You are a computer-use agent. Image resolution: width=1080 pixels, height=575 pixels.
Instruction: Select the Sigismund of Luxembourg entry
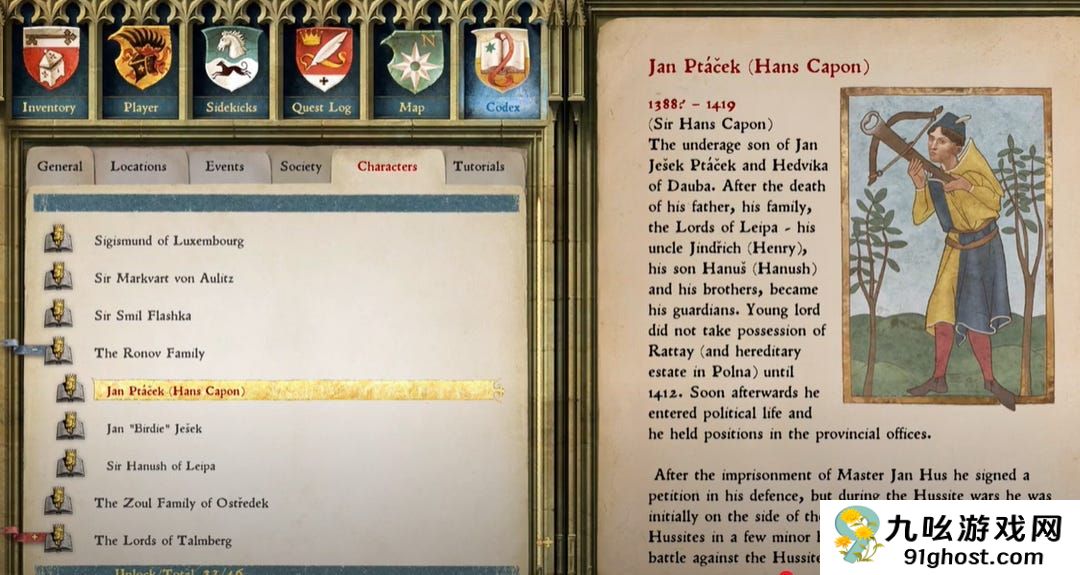pos(168,241)
